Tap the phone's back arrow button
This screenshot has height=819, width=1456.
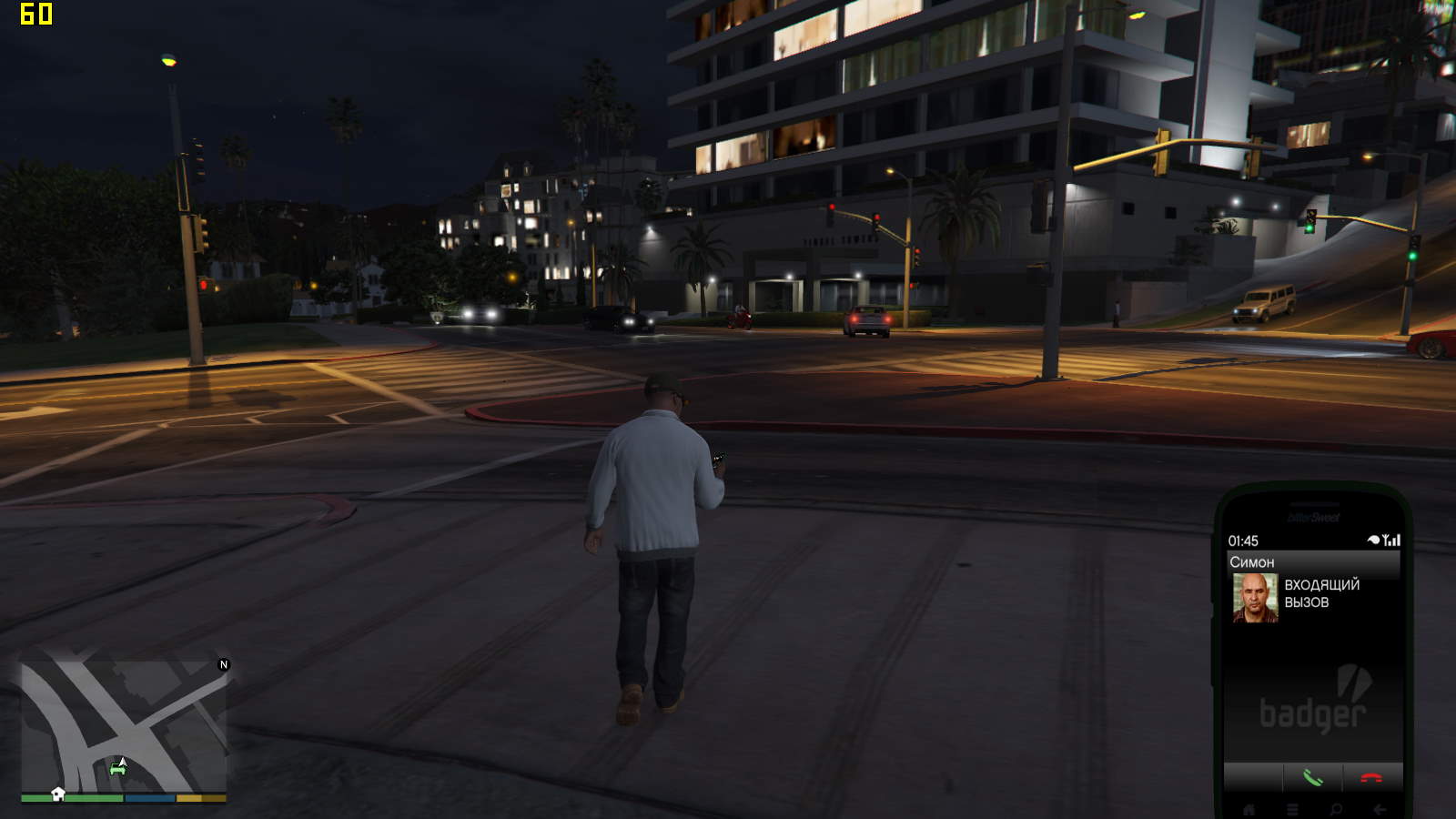click(x=1380, y=809)
